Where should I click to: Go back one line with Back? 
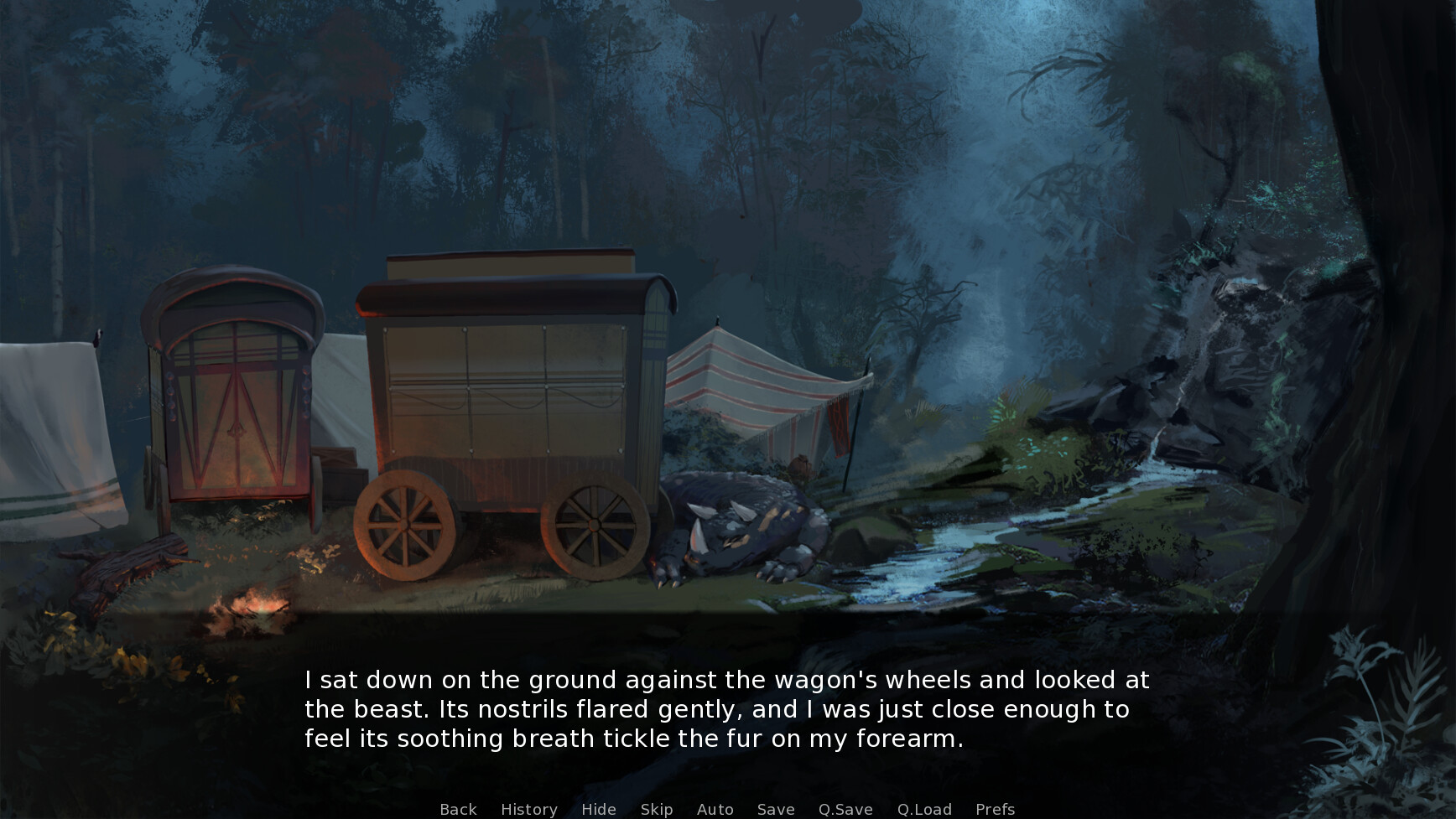pyautogui.click(x=458, y=809)
